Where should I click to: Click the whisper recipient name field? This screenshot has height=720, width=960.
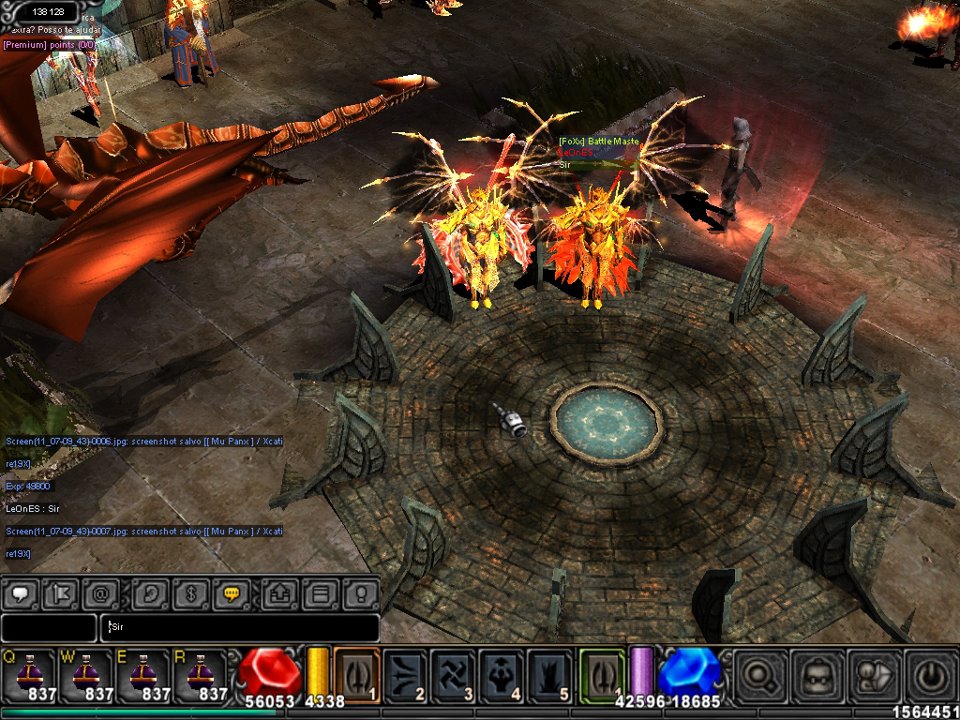pos(48,628)
